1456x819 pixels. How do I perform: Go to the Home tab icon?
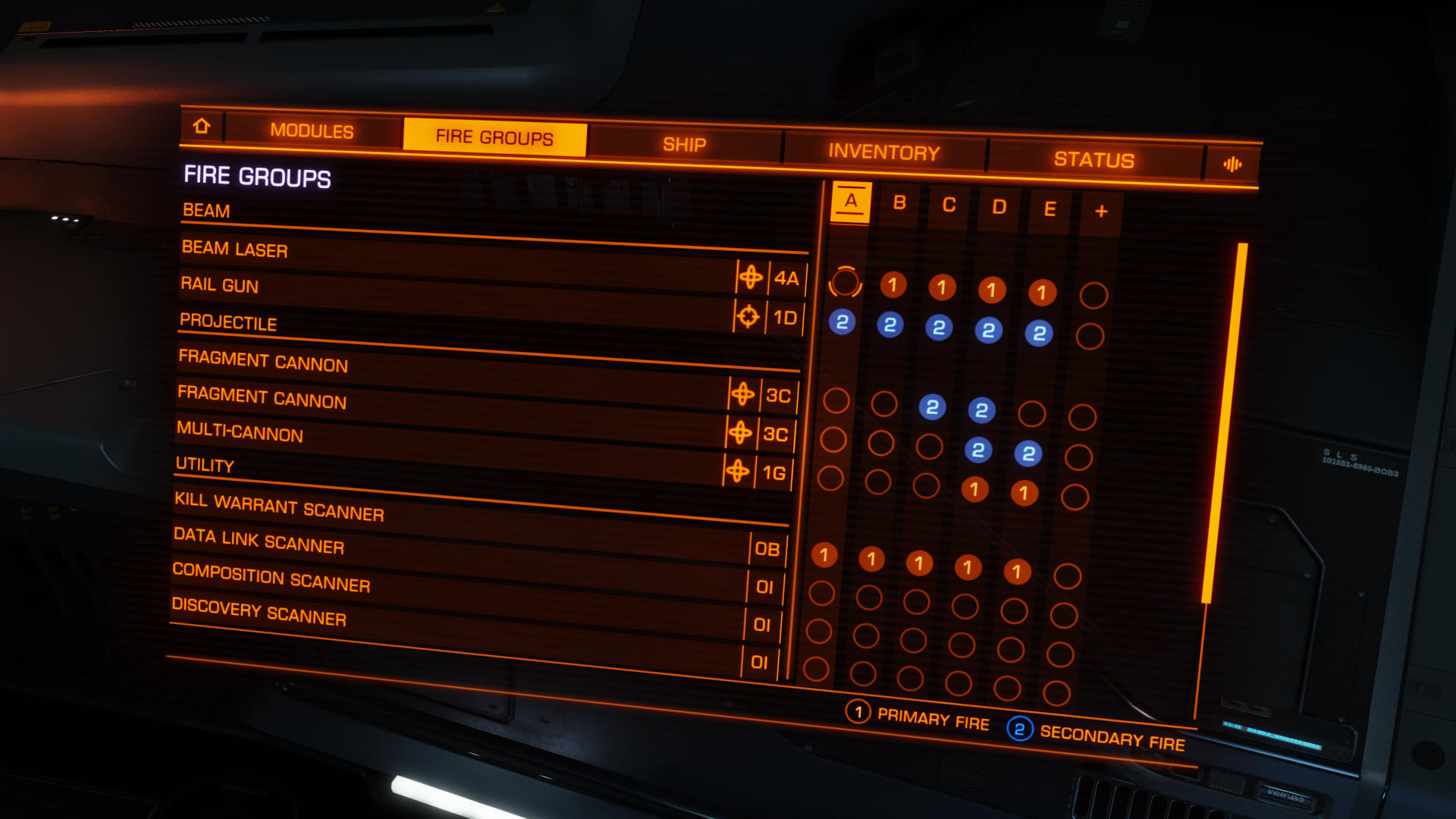pyautogui.click(x=202, y=126)
